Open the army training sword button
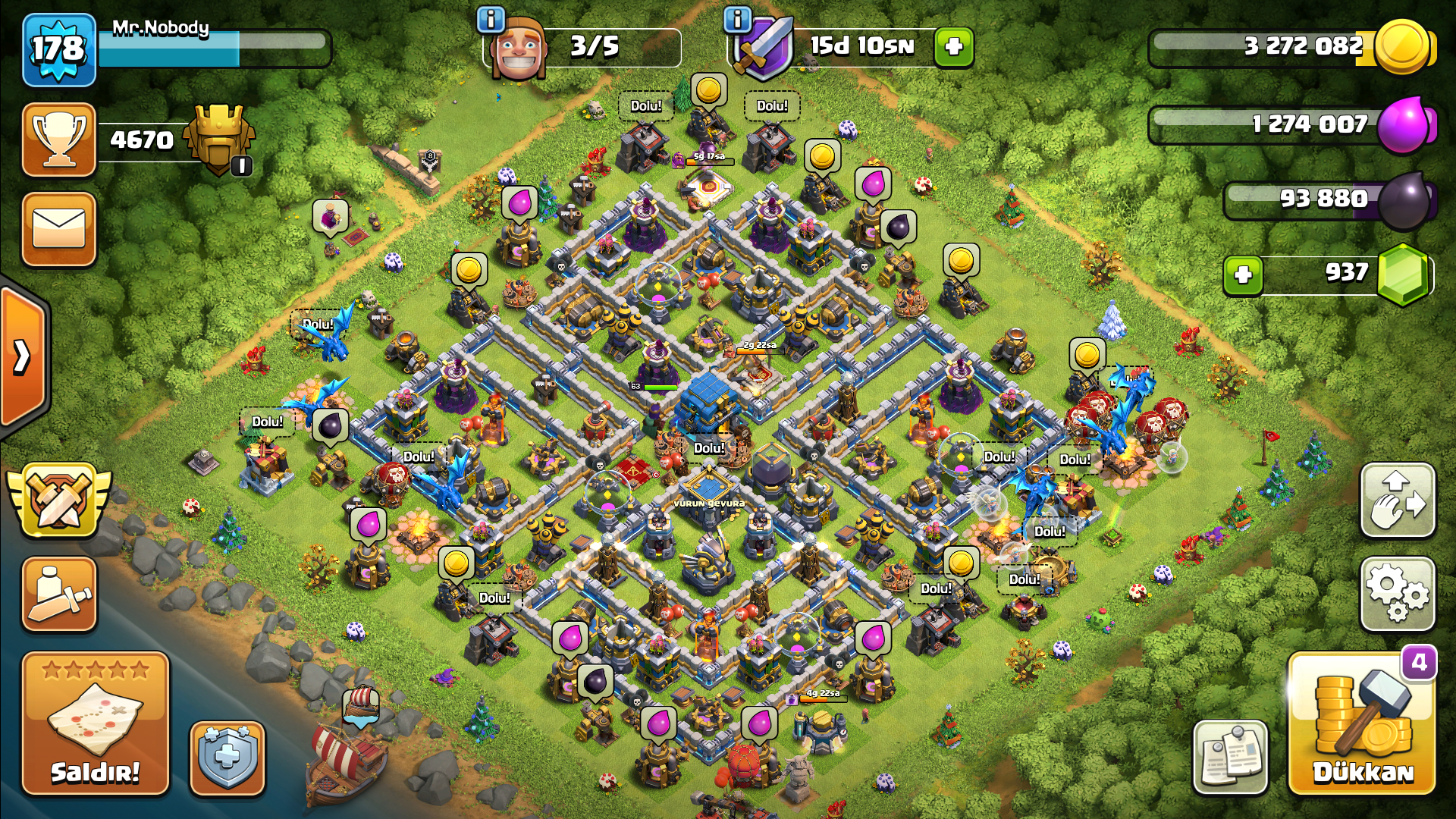Image resolution: width=1456 pixels, height=819 pixels. [59, 595]
